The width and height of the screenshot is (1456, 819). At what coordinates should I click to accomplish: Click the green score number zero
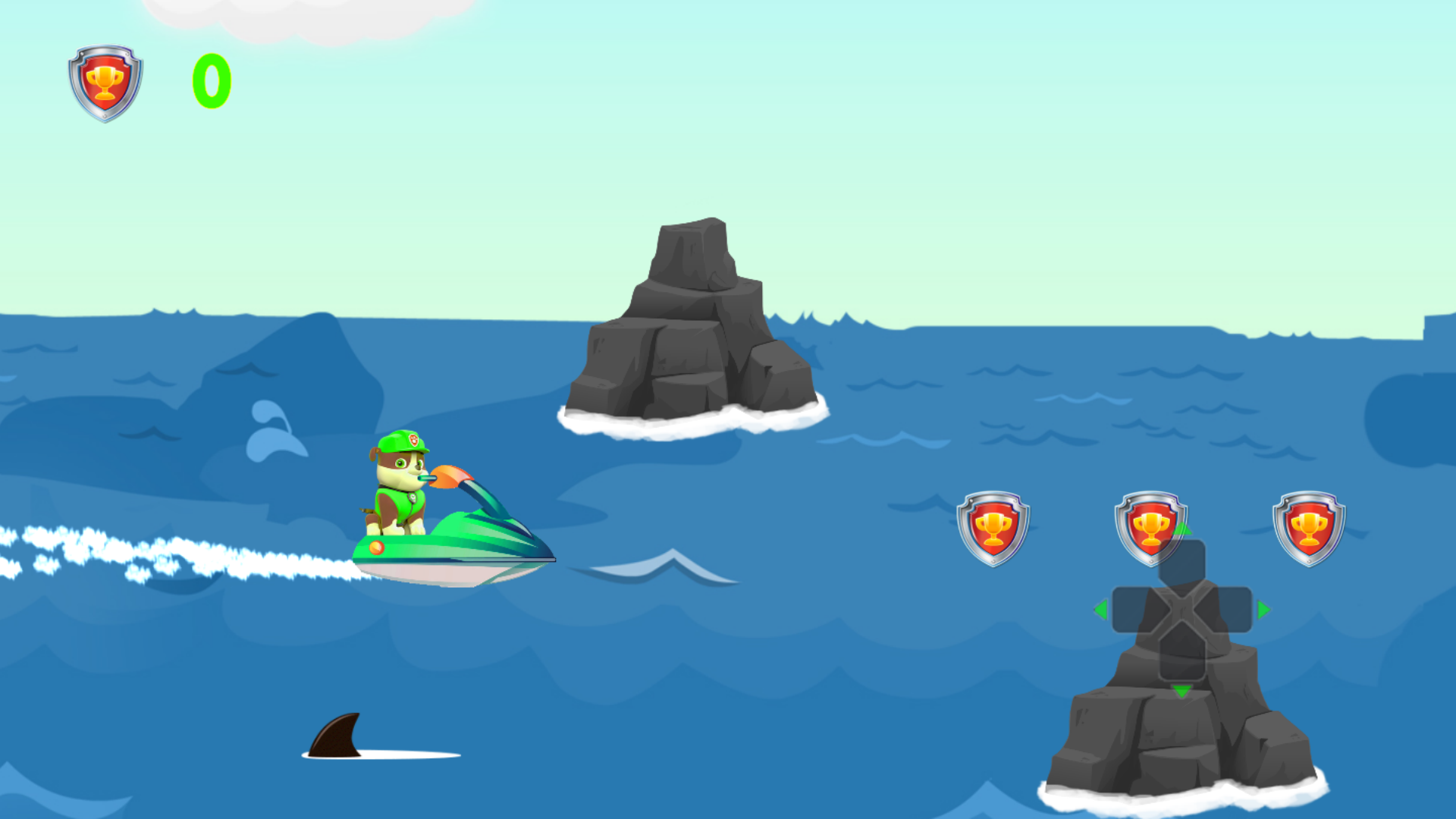210,80
